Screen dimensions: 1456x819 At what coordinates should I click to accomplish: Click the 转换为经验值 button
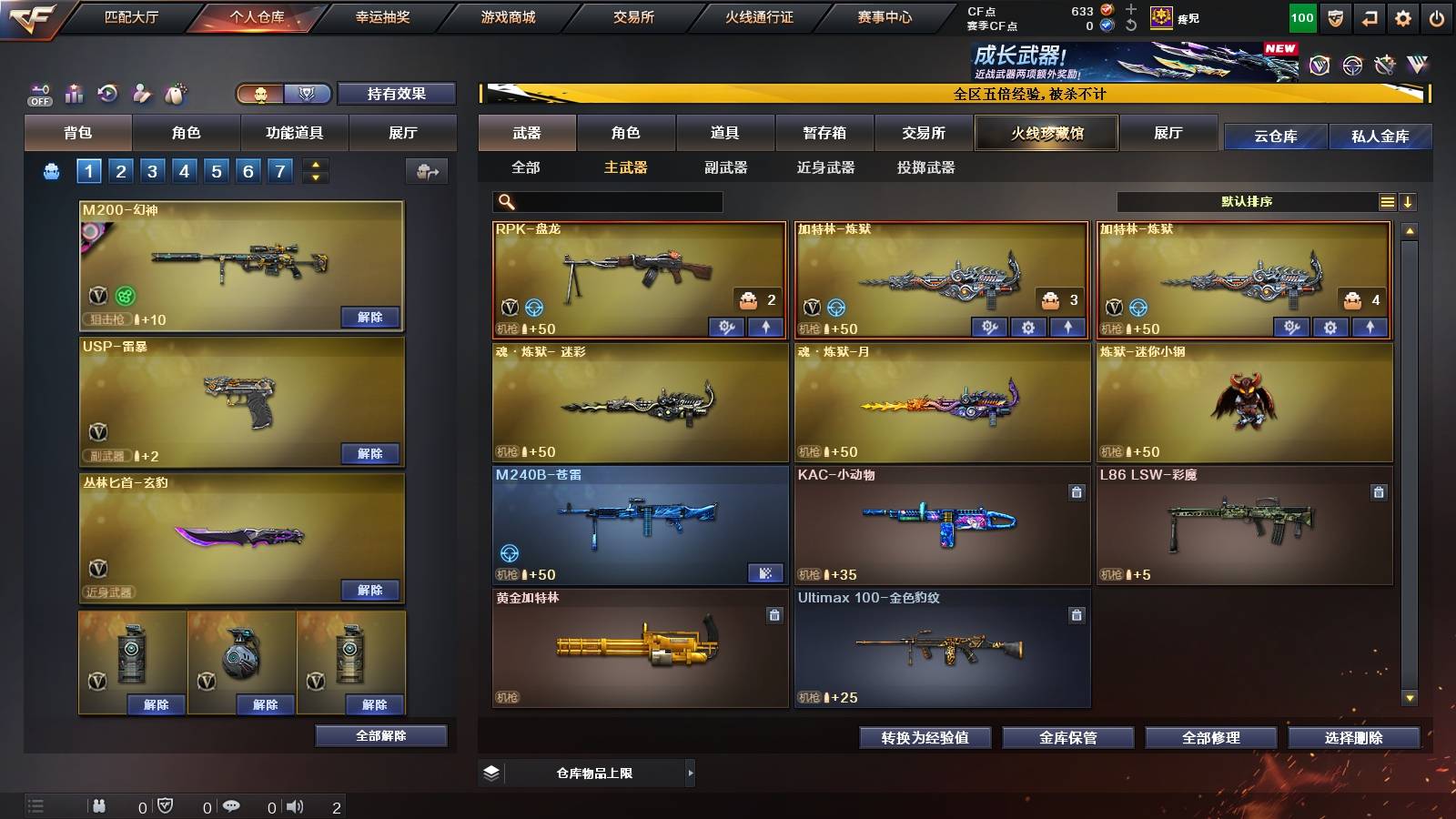pyautogui.click(x=926, y=738)
